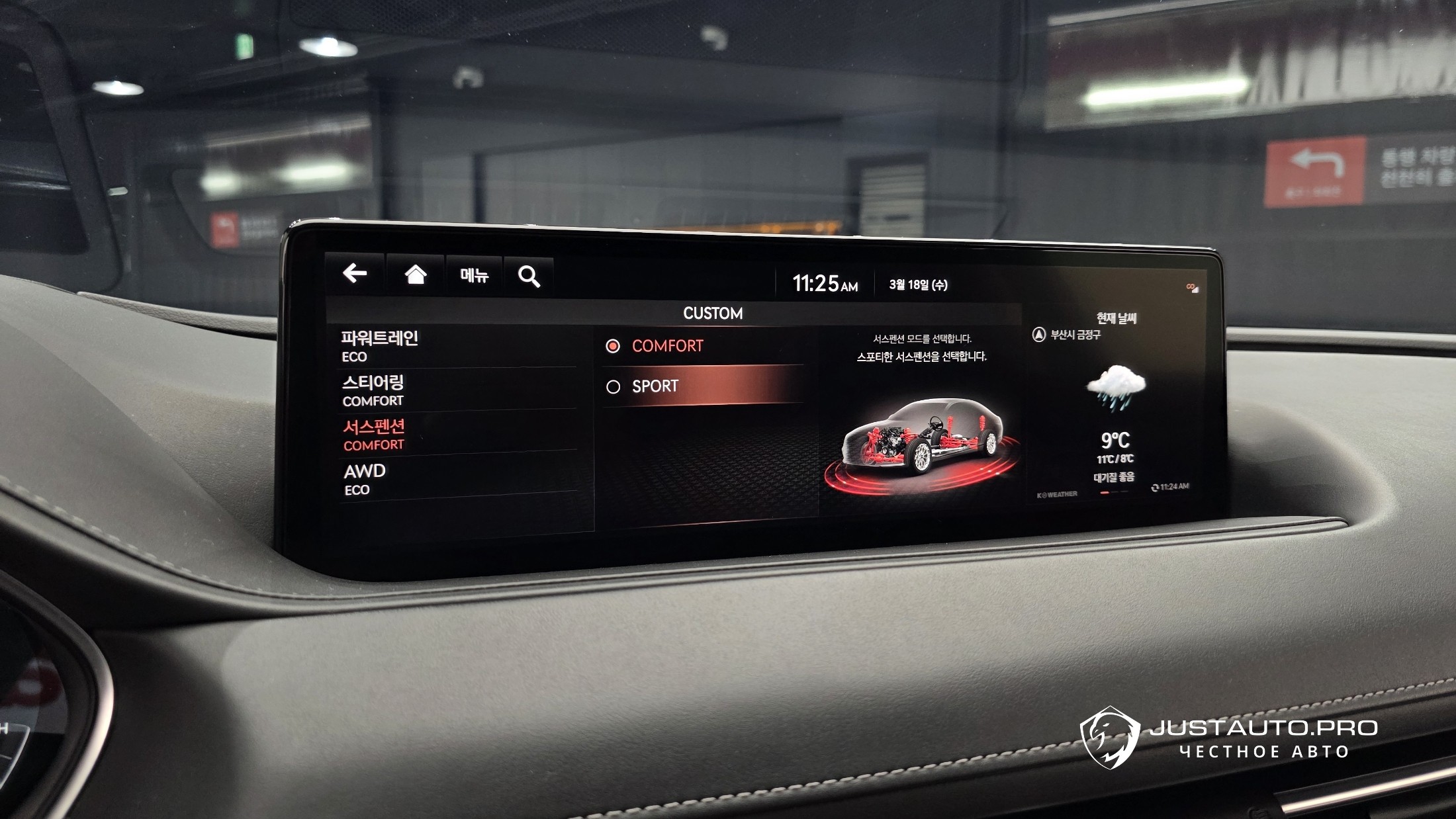This screenshot has width=1456, height=819.
Task: Select the COMFORT suspension option
Action: 702,346
